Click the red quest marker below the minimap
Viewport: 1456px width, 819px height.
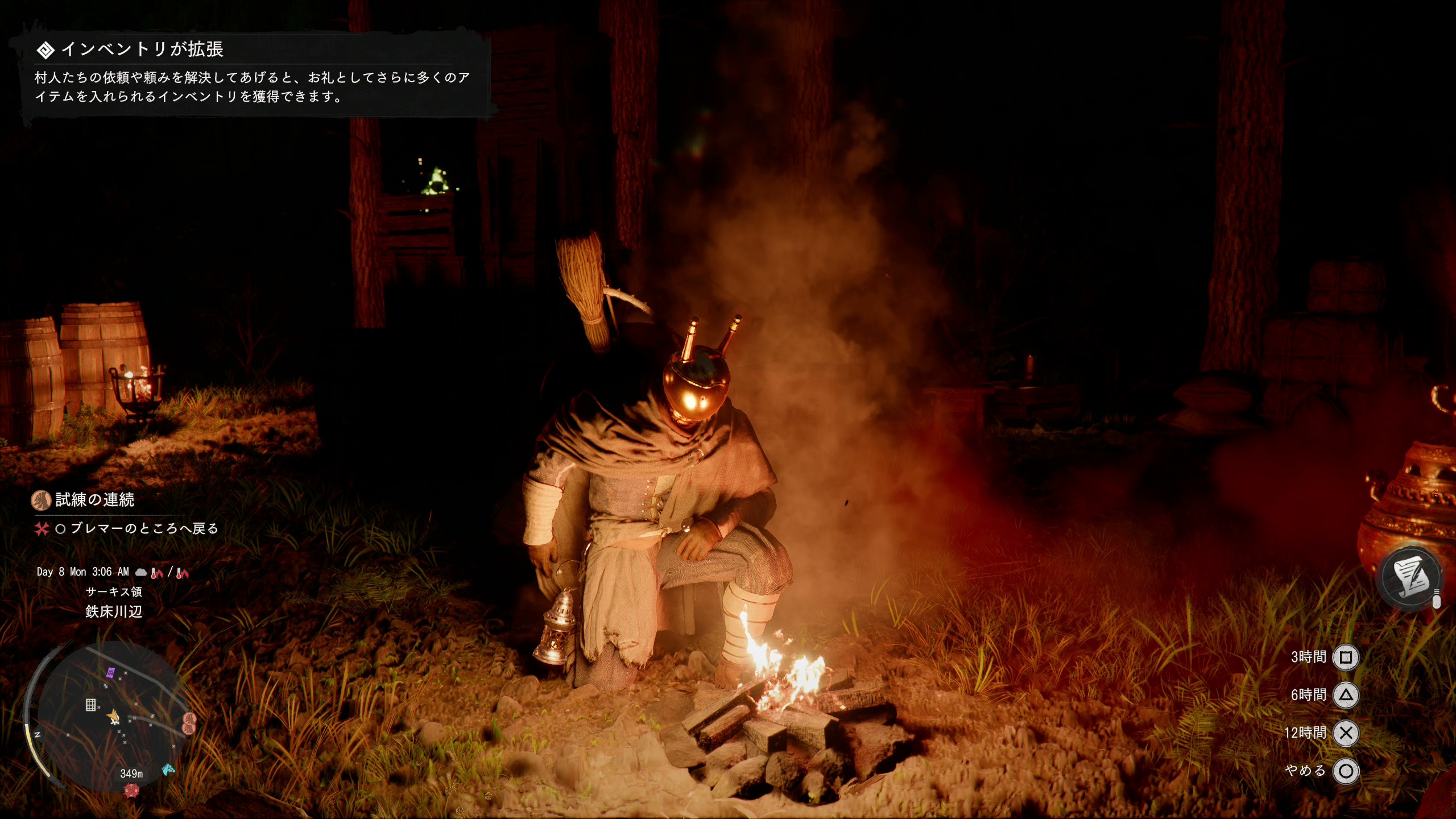tap(132, 791)
